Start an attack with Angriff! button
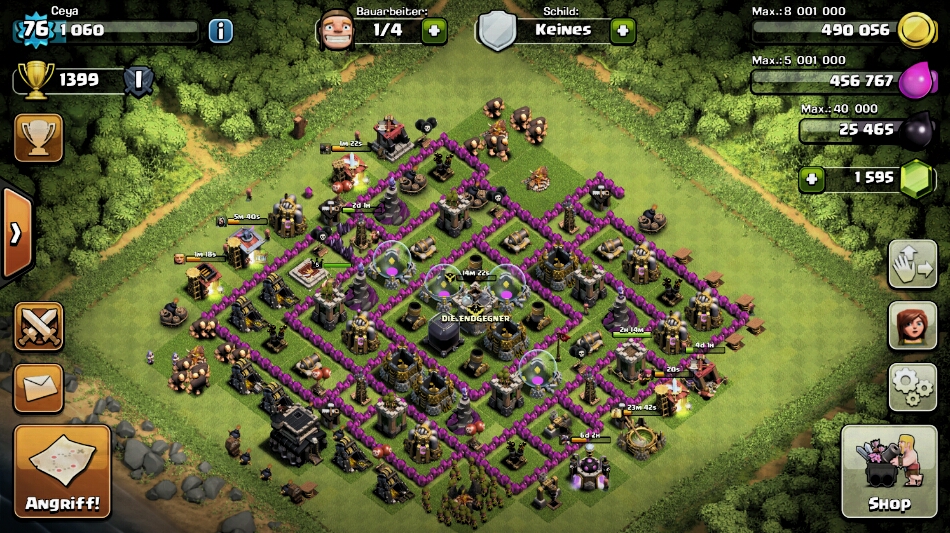The image size is (950, 533). (x=62, y=472)
